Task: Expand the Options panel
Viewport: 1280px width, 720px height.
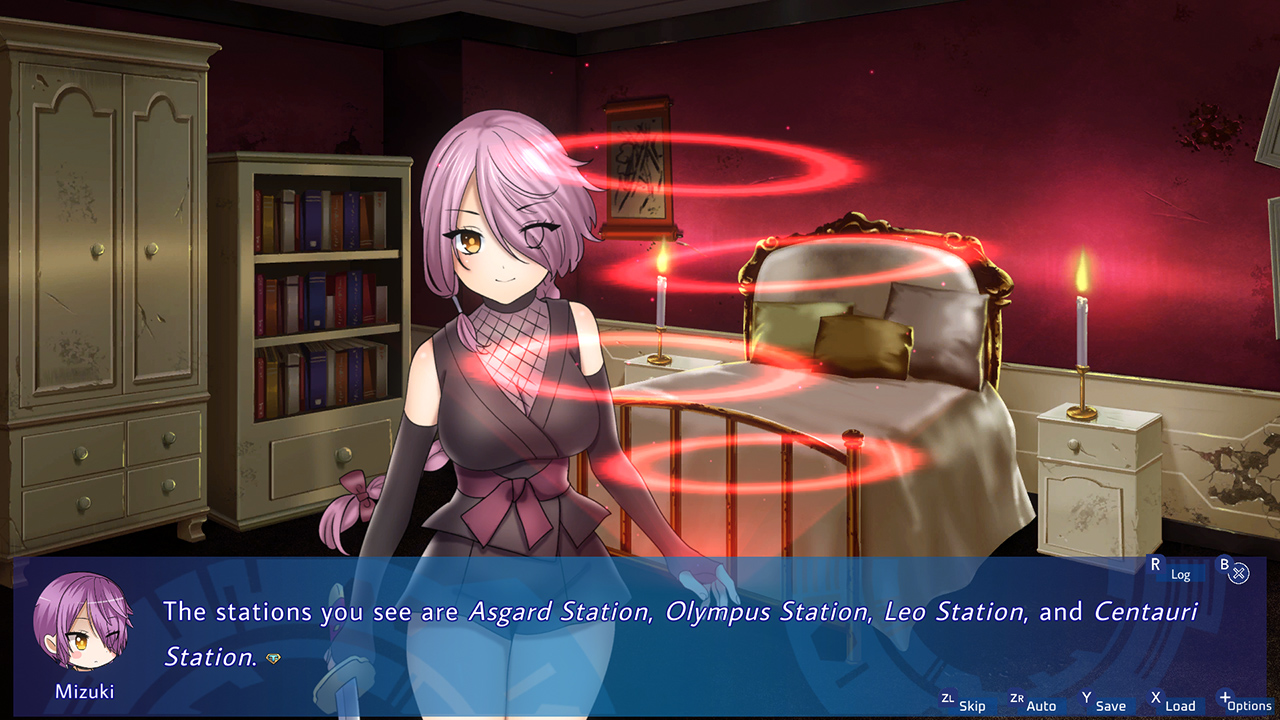Action: pyautogui.click(x=1250, y=706)
